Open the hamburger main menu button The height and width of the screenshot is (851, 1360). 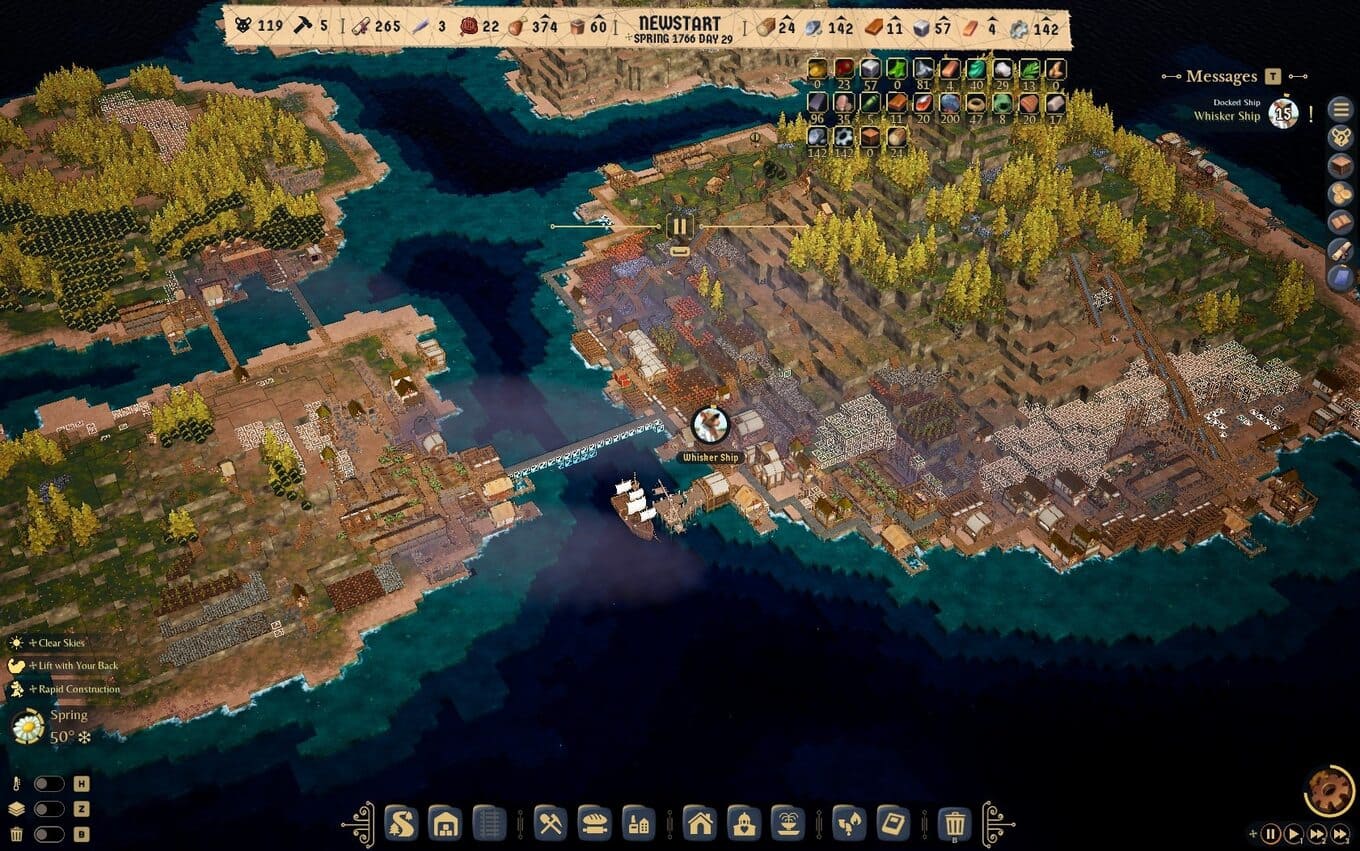[x=1340, y=110]
